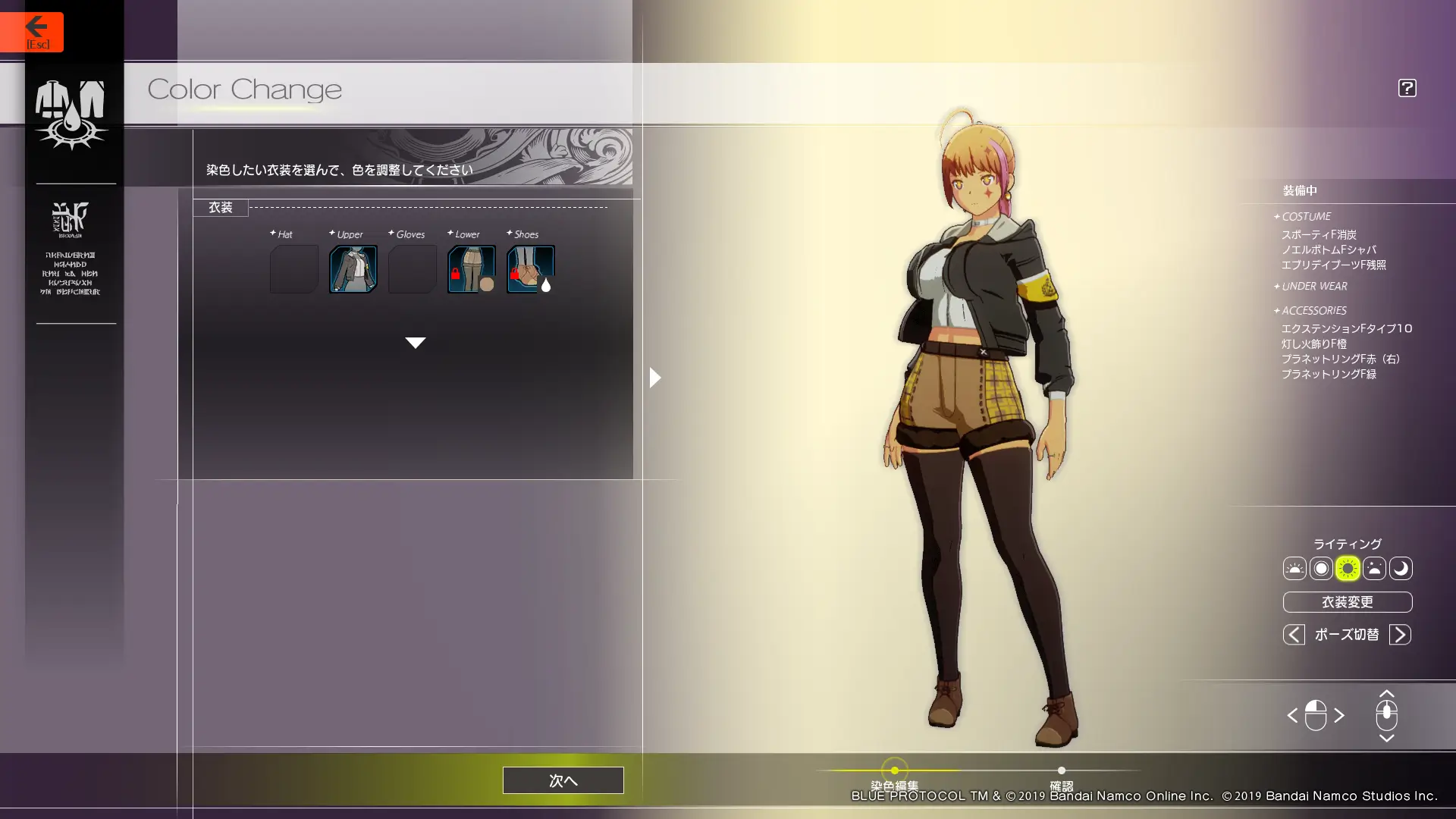Select the Upper jacket costume slot
1456x819 pixels.
[x=353, y=269]
